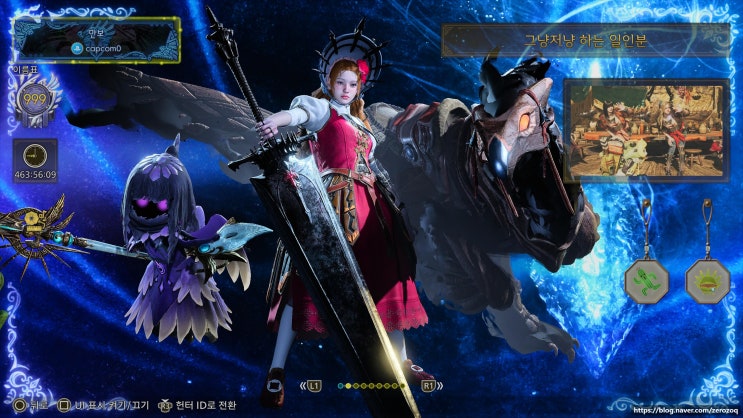Open the hunter title banner in the top right
The image size is (743, 418).
point(572,41)
